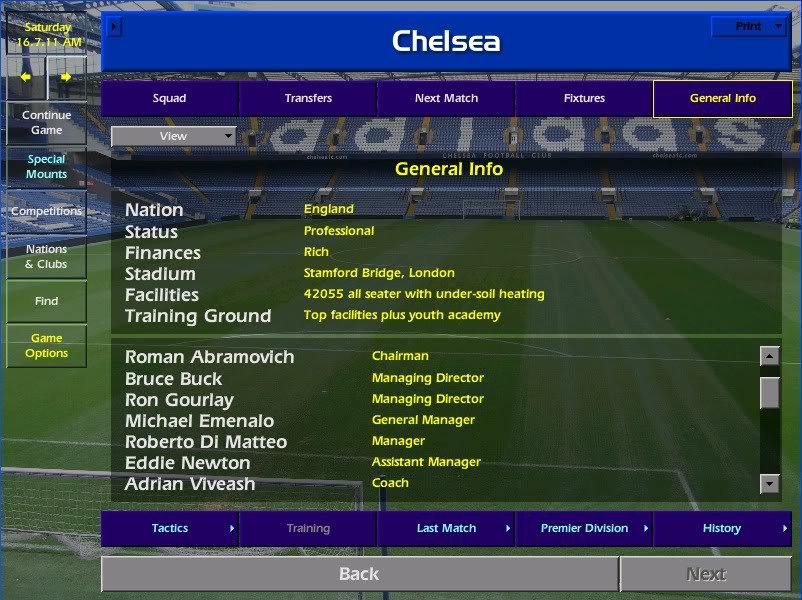
Task: View the Last Match report
Action: click(446, 528)
